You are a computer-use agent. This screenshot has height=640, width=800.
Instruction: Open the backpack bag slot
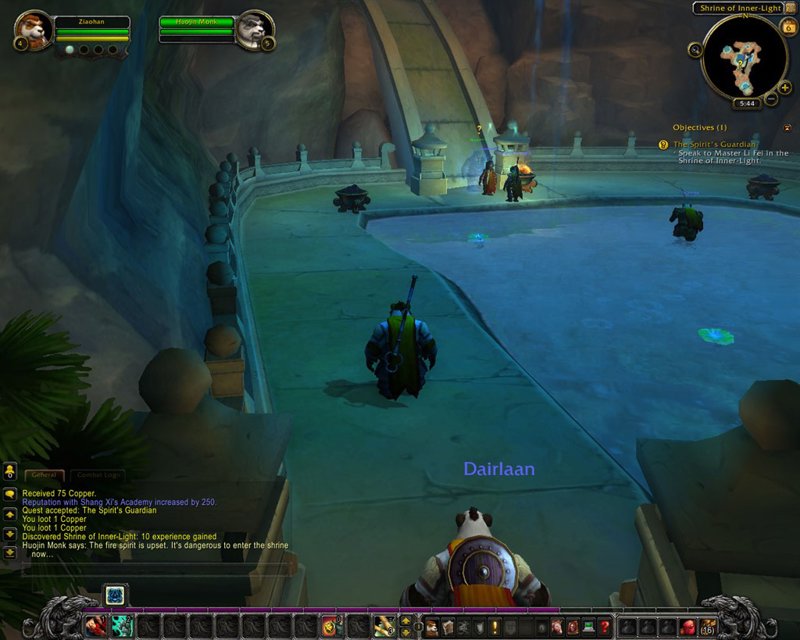708,627
